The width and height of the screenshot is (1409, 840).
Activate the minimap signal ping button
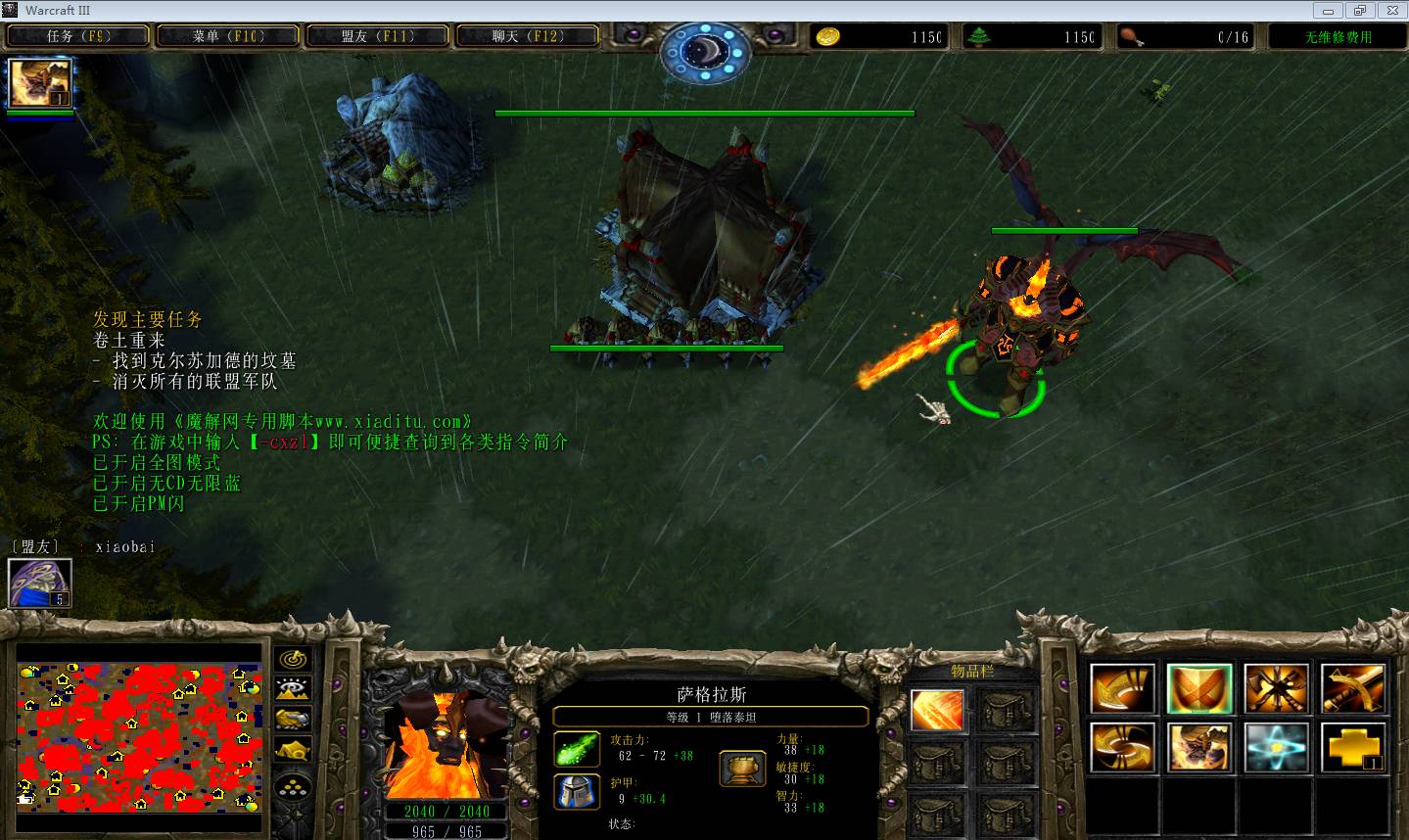pyautogui.click(x=293, y=659)
